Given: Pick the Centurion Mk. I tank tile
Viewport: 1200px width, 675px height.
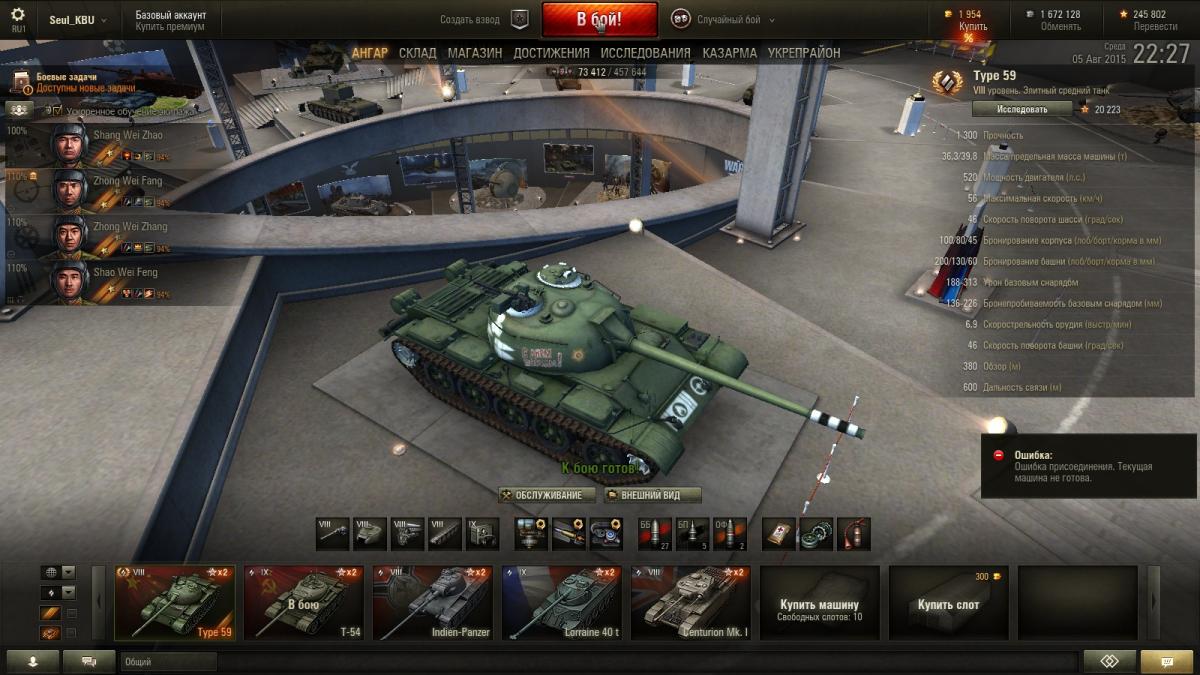Looking at the screenshot, I should click(690, 602).
